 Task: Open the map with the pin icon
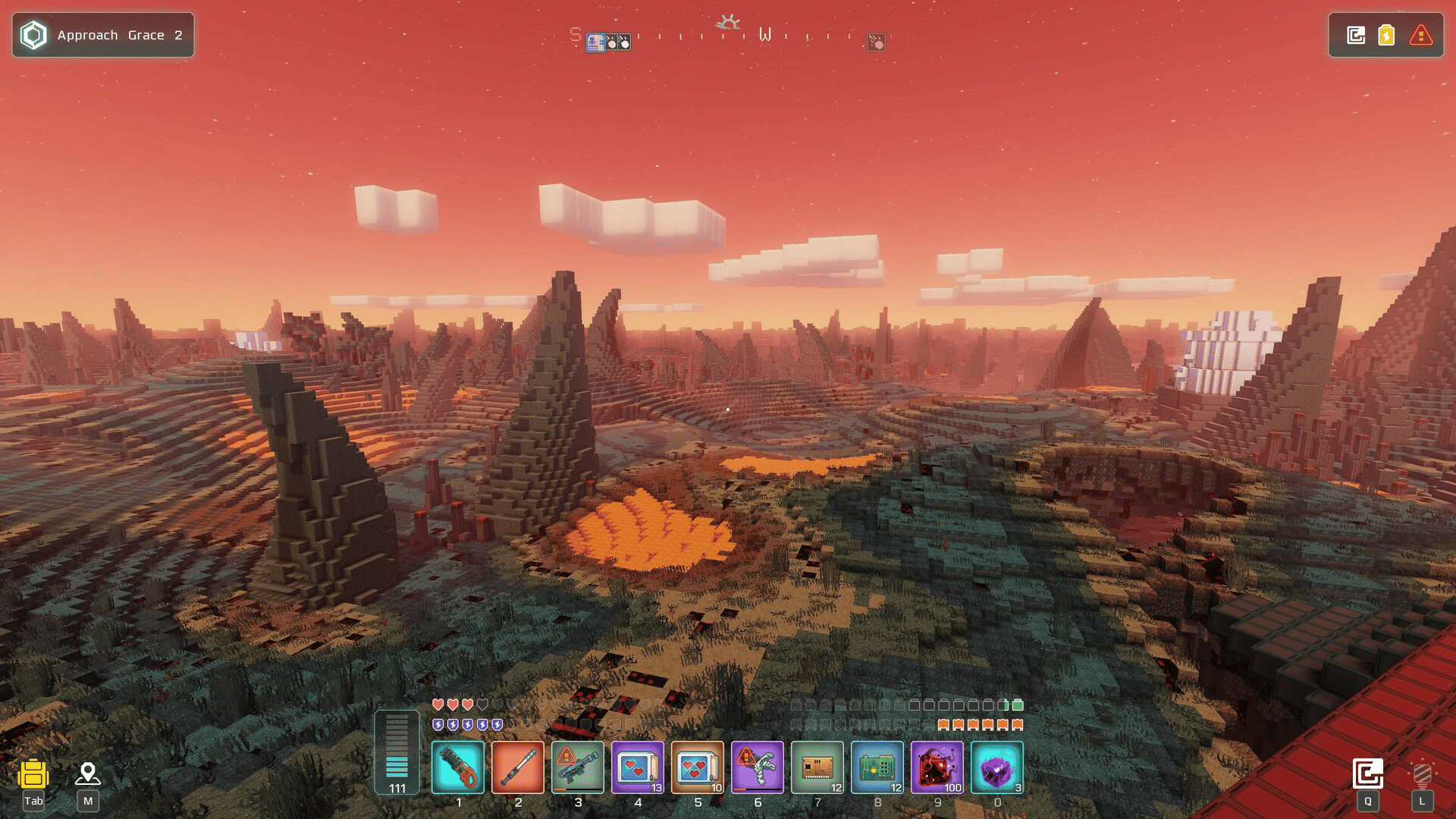88,773
